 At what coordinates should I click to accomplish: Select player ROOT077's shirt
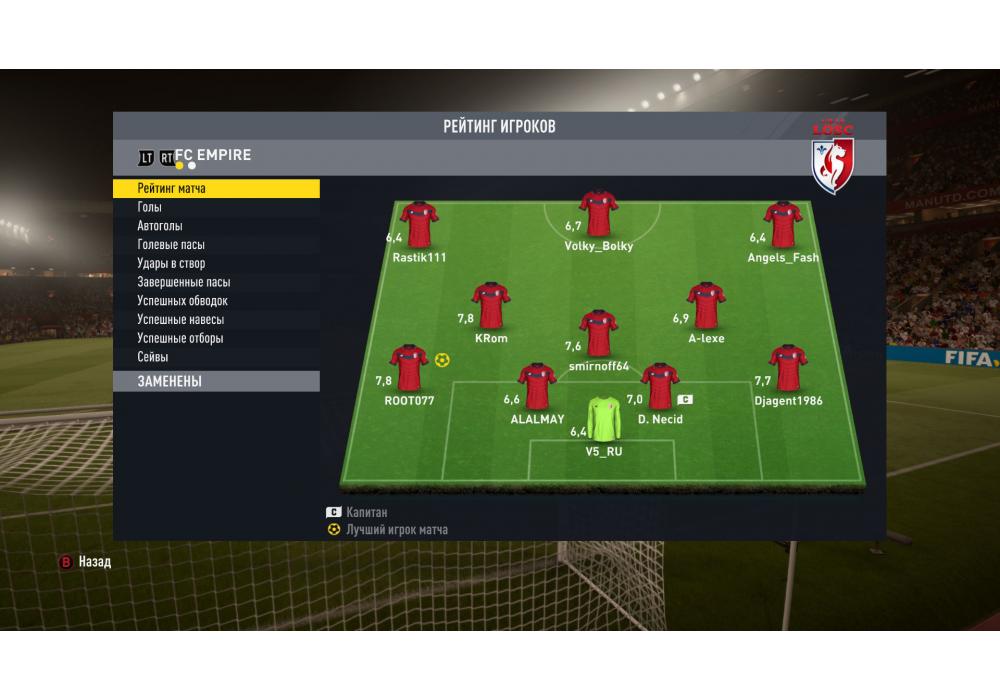pyautogui.click(x=409, y=370)
